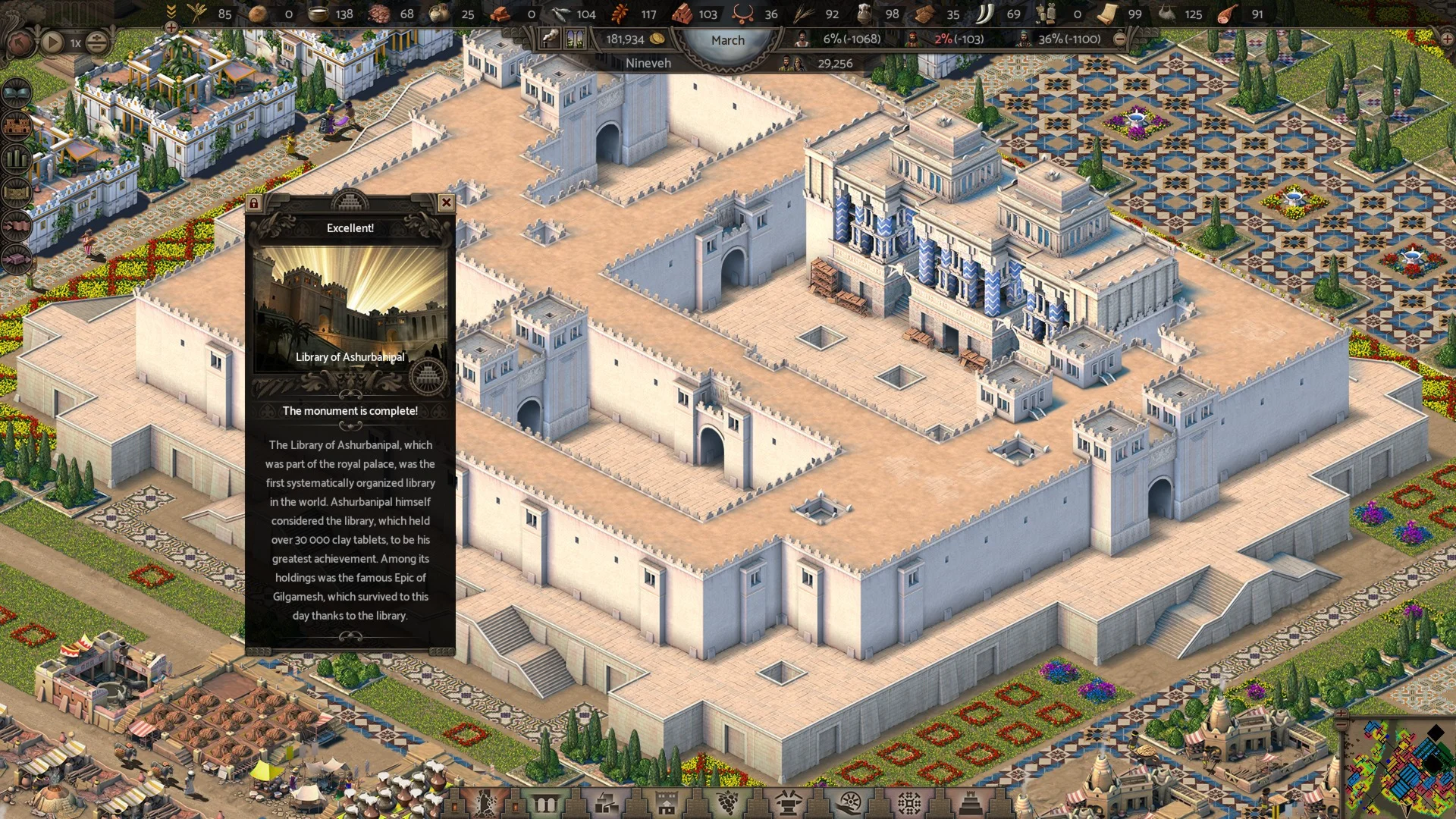
Task: Open the housing build category
Action: point(667,802)
